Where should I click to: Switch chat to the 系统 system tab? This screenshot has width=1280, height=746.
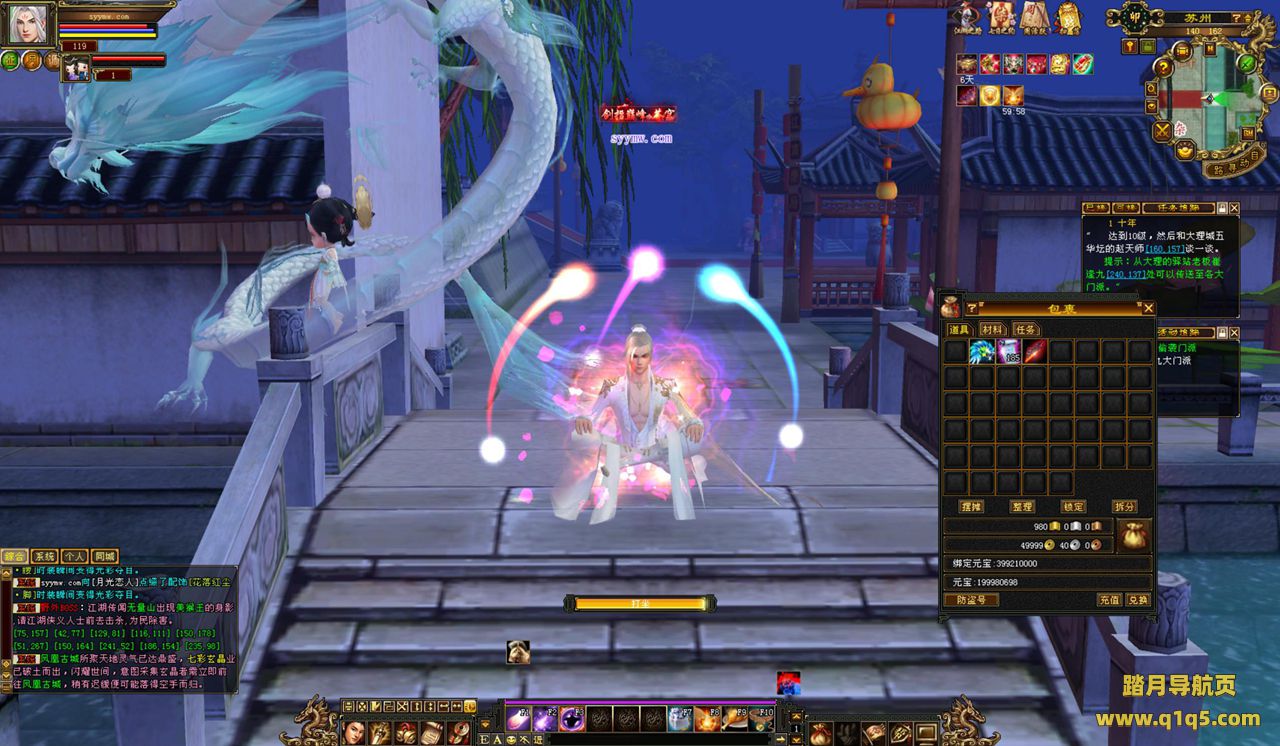coord(44,556)
